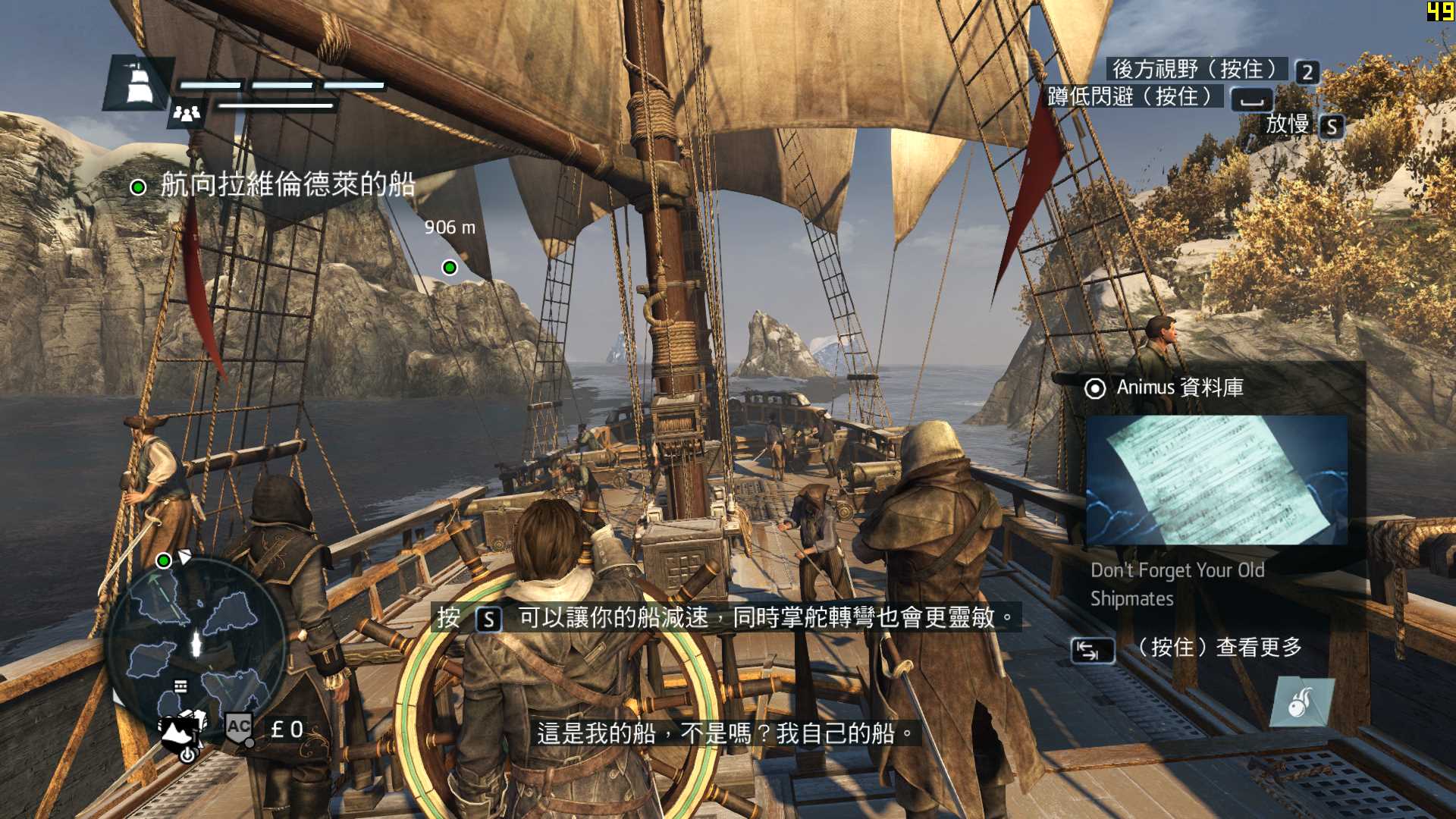
Task: Select the crew count icon
Action: click(186, 113)
